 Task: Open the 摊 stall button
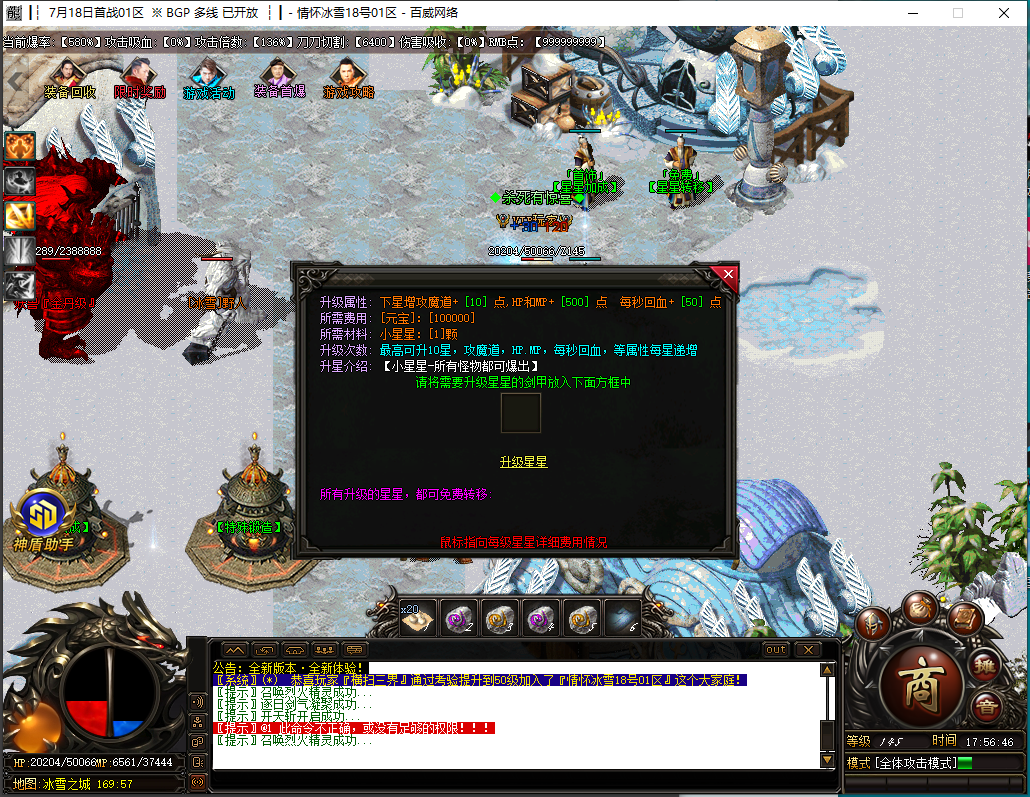click(x=986, y=664)
